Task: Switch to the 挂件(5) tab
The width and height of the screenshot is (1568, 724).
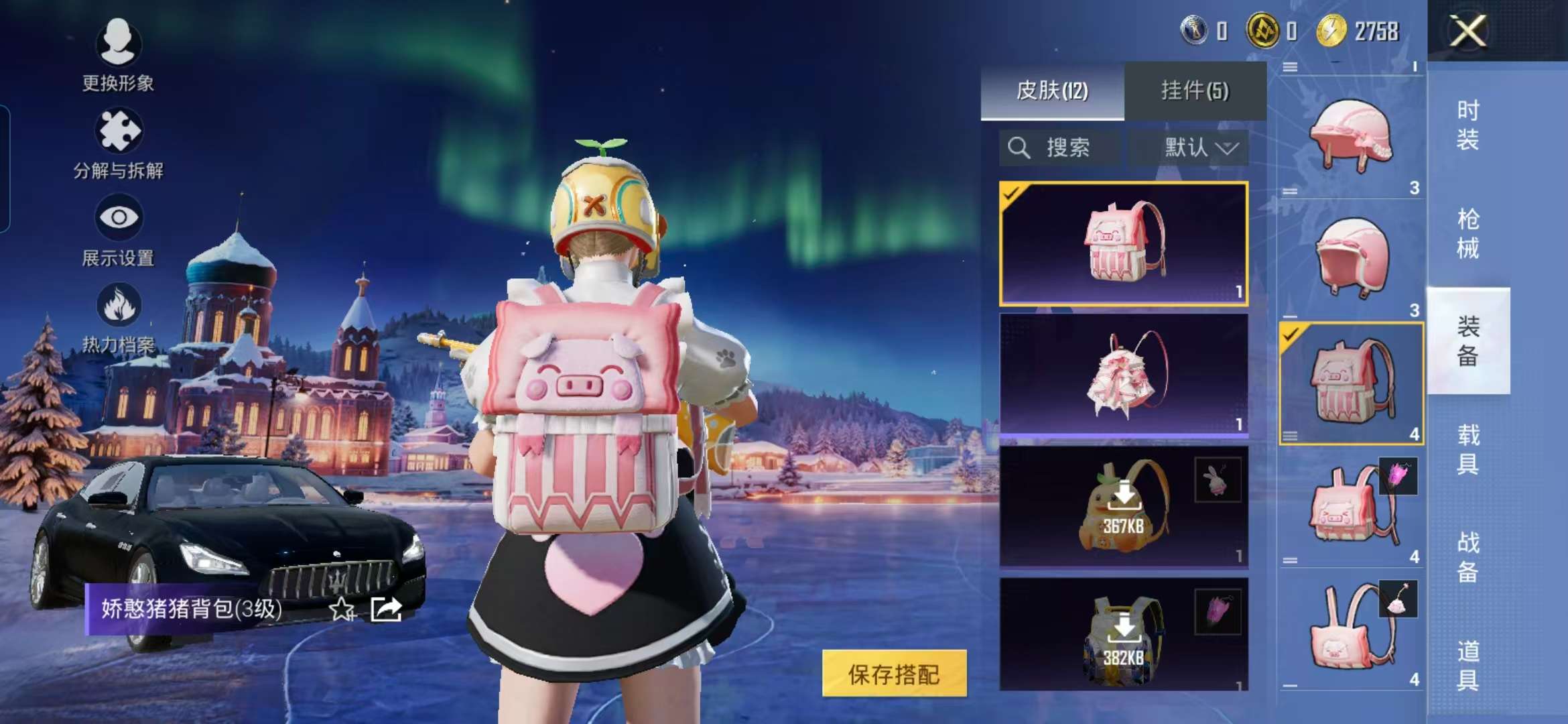Action: tap(1195, 90)
